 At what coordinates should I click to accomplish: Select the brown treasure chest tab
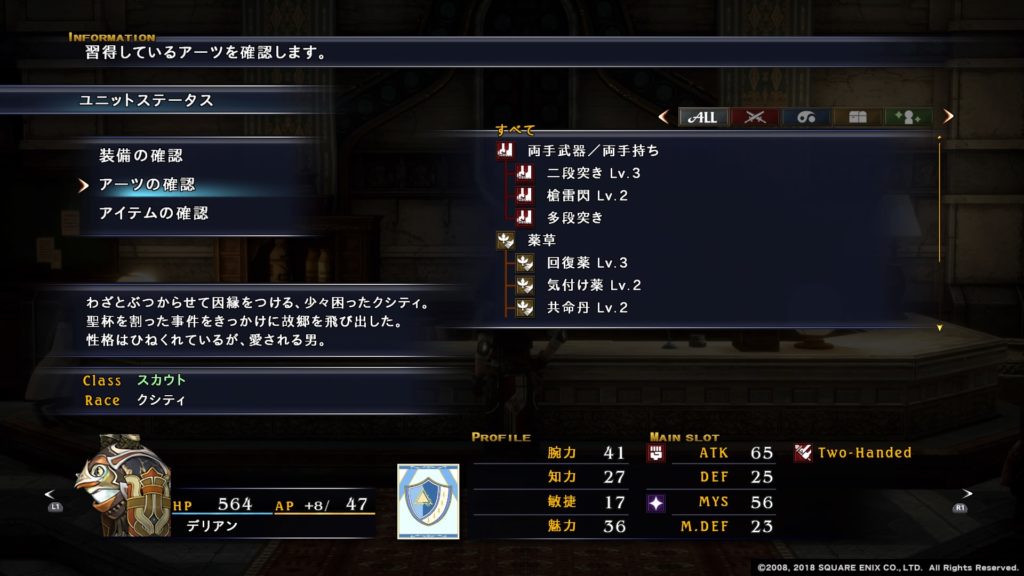pos(857,117)
